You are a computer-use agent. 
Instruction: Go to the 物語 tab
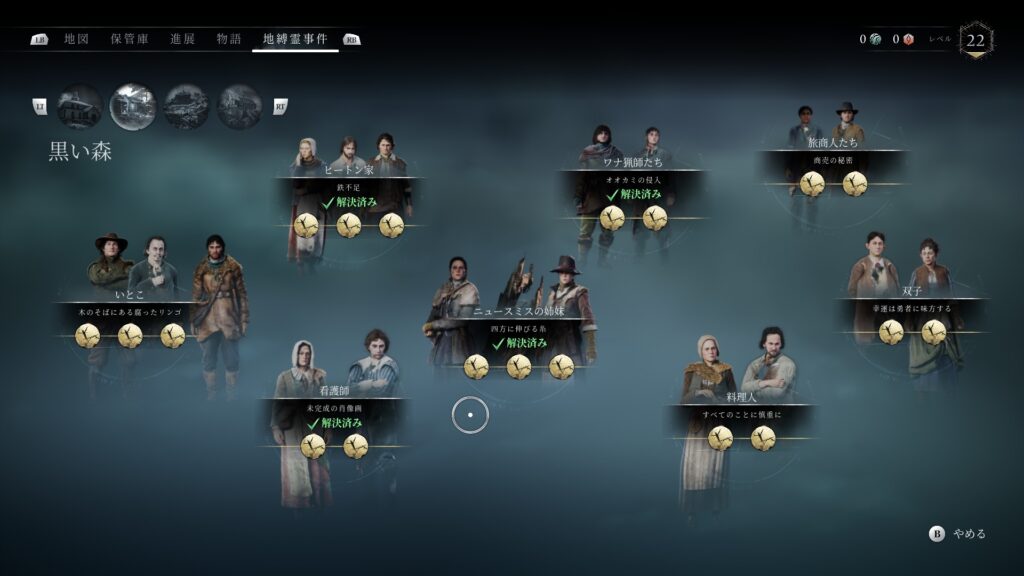[x=229, y=39]
